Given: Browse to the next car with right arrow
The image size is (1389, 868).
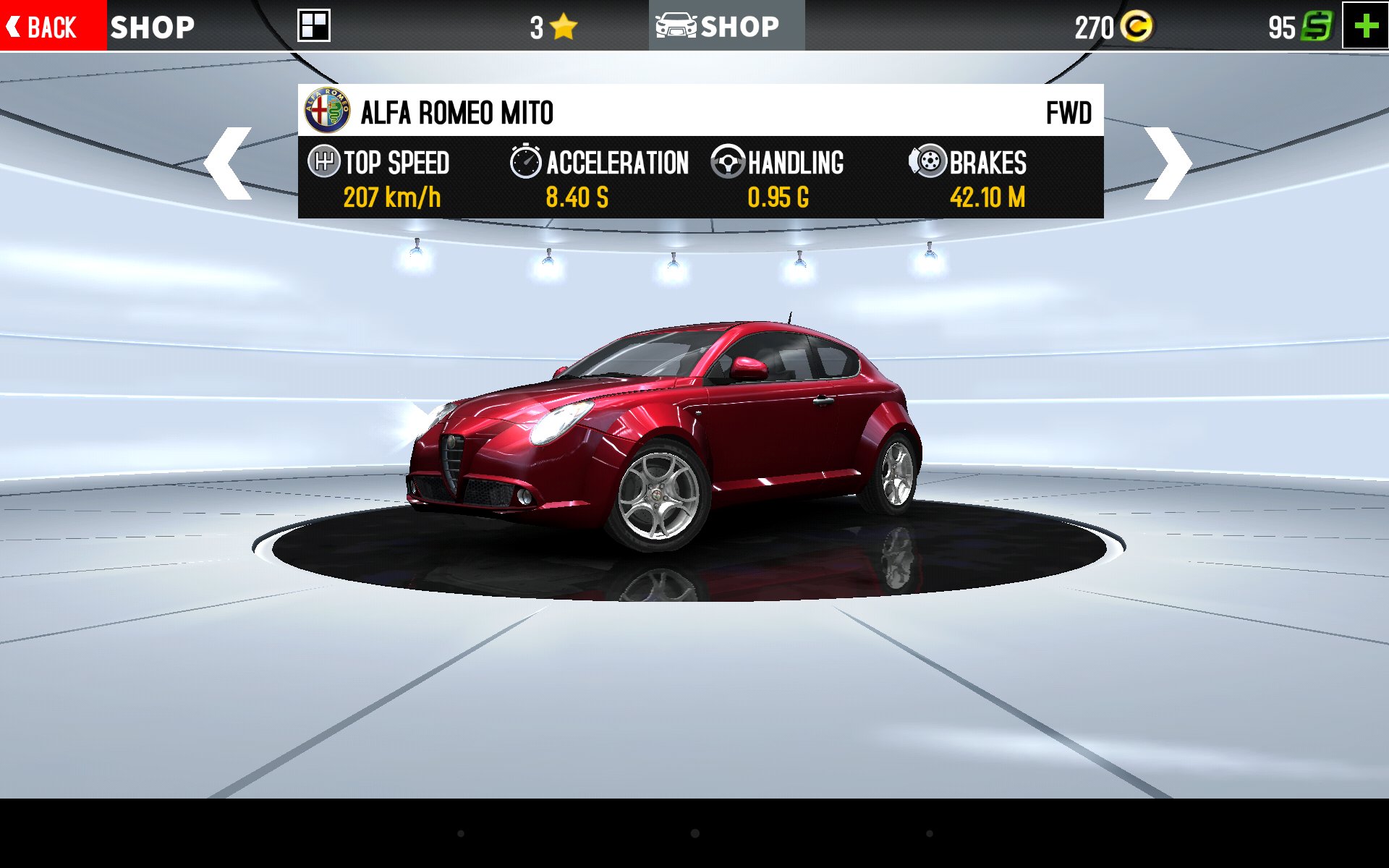Looking at the screenshot, I should click(1166, 163).
